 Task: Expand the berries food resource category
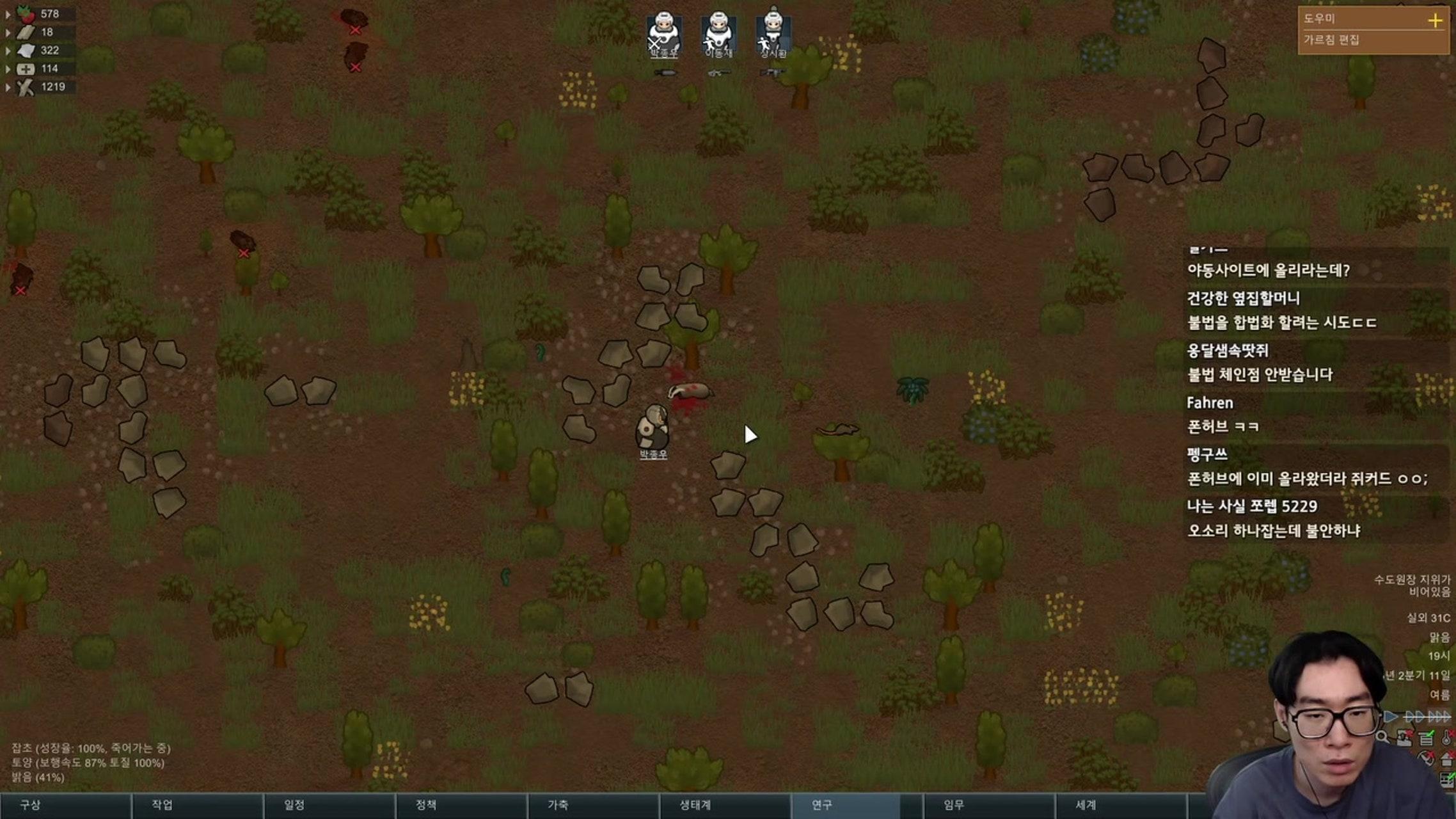8,13
